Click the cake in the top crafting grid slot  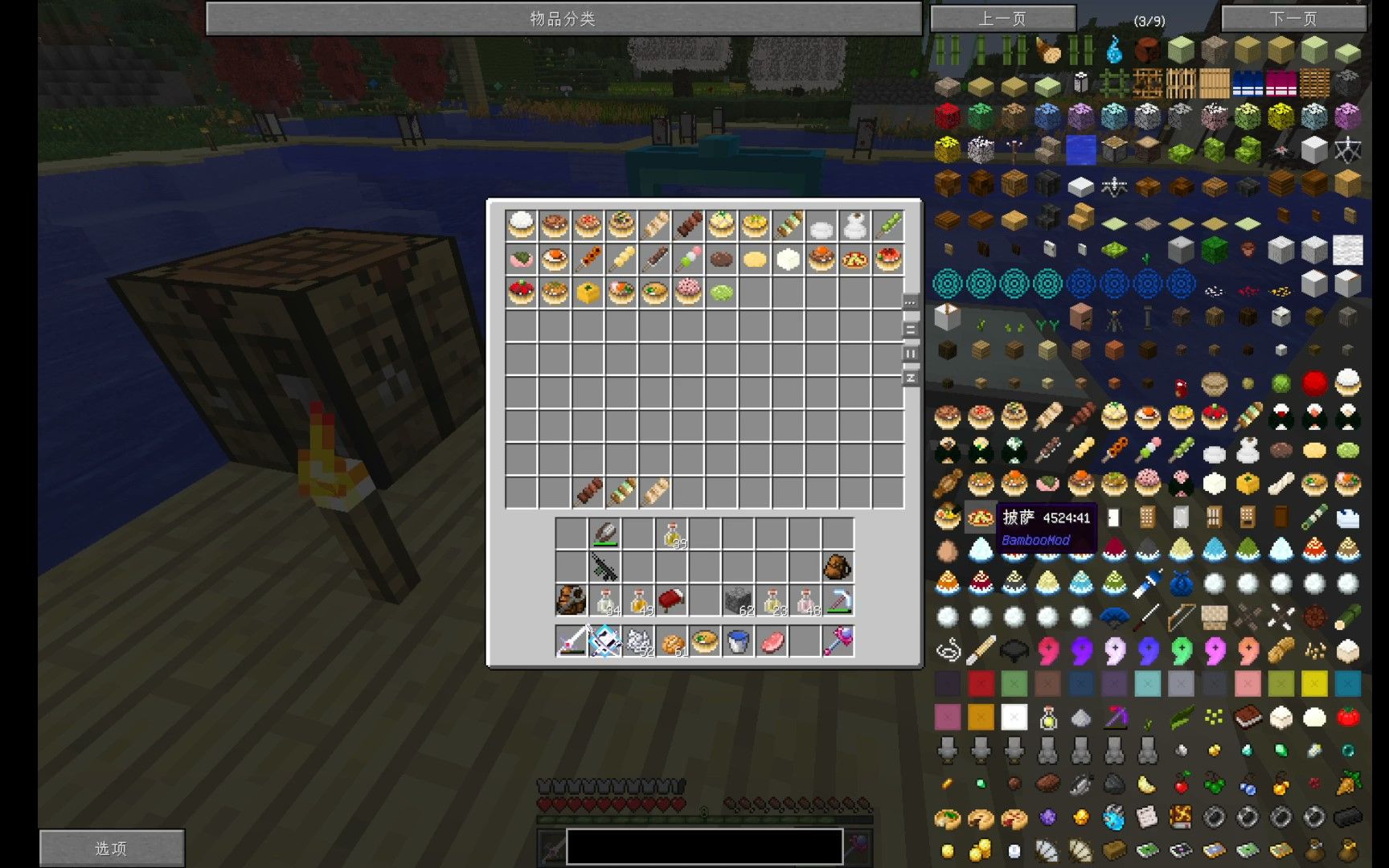pos(521,226)
